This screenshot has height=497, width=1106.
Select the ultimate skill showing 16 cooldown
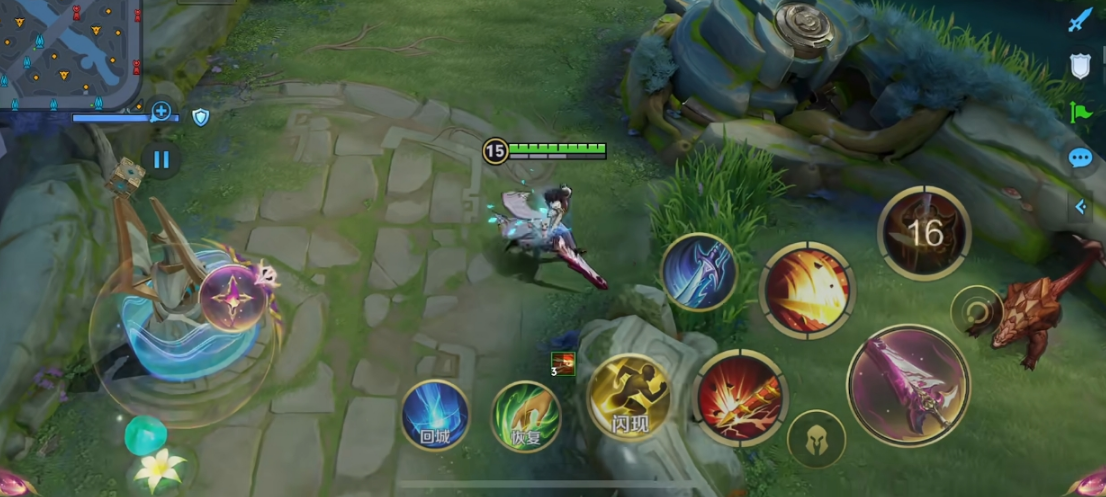pyautogui.click(x=925, y=233)
